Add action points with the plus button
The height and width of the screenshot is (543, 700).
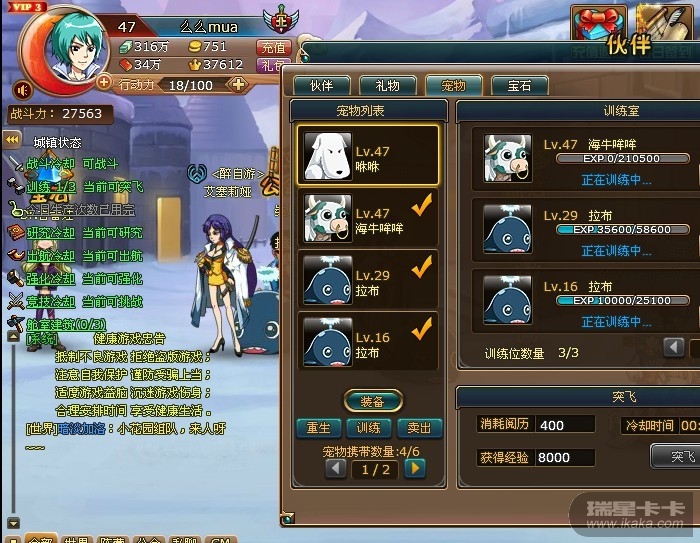point(239,85)
